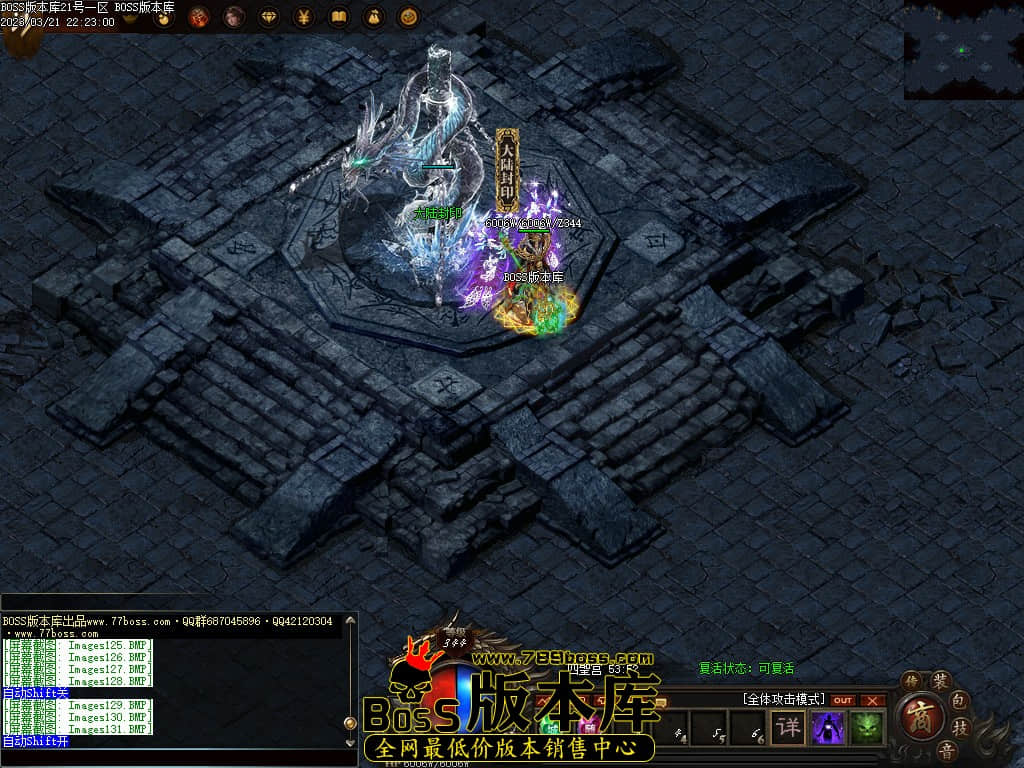Open the 装 equipment panel

(940, 681)
